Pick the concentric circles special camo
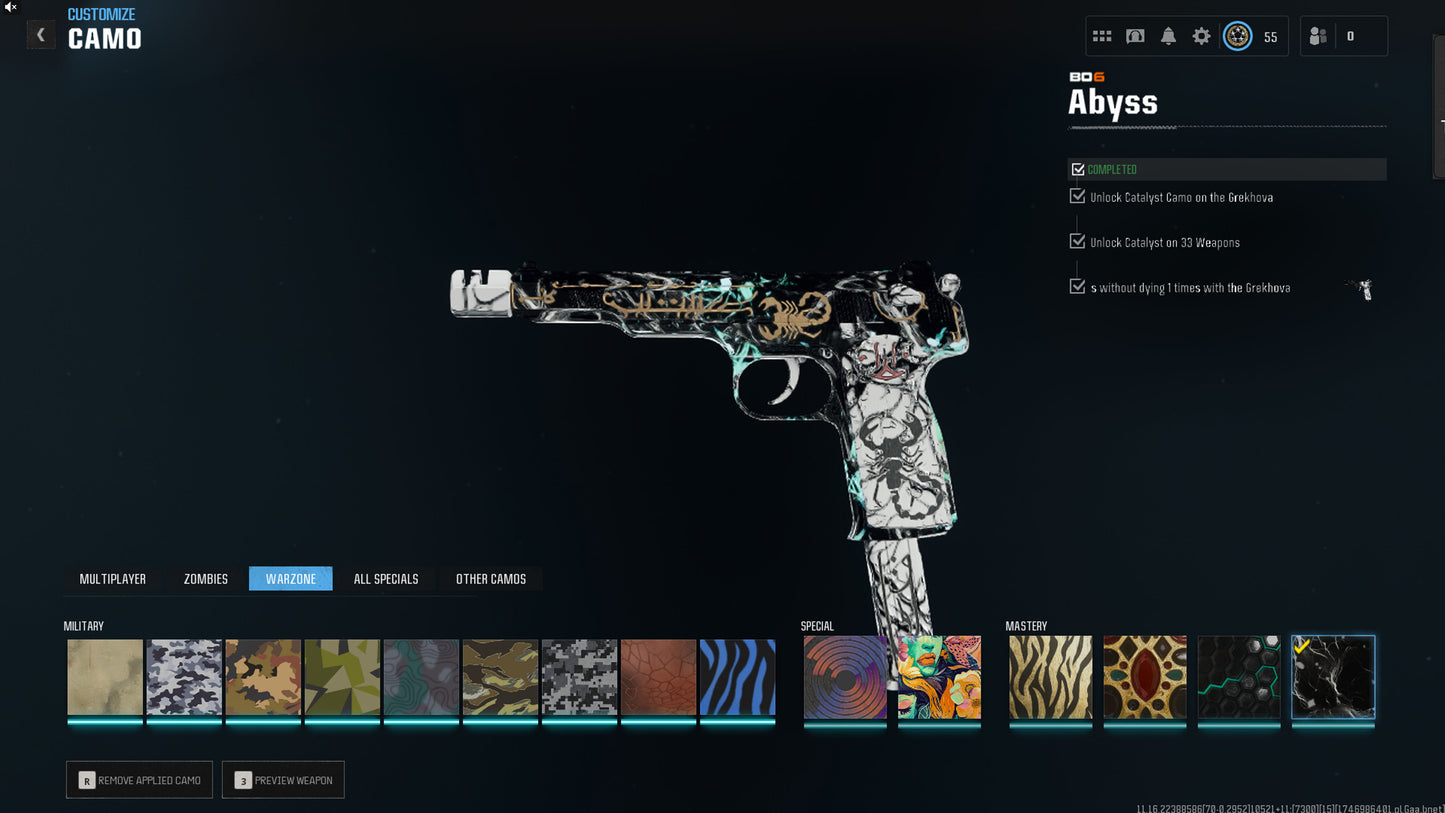The image size is (1445, 813). tap(845, 678)
